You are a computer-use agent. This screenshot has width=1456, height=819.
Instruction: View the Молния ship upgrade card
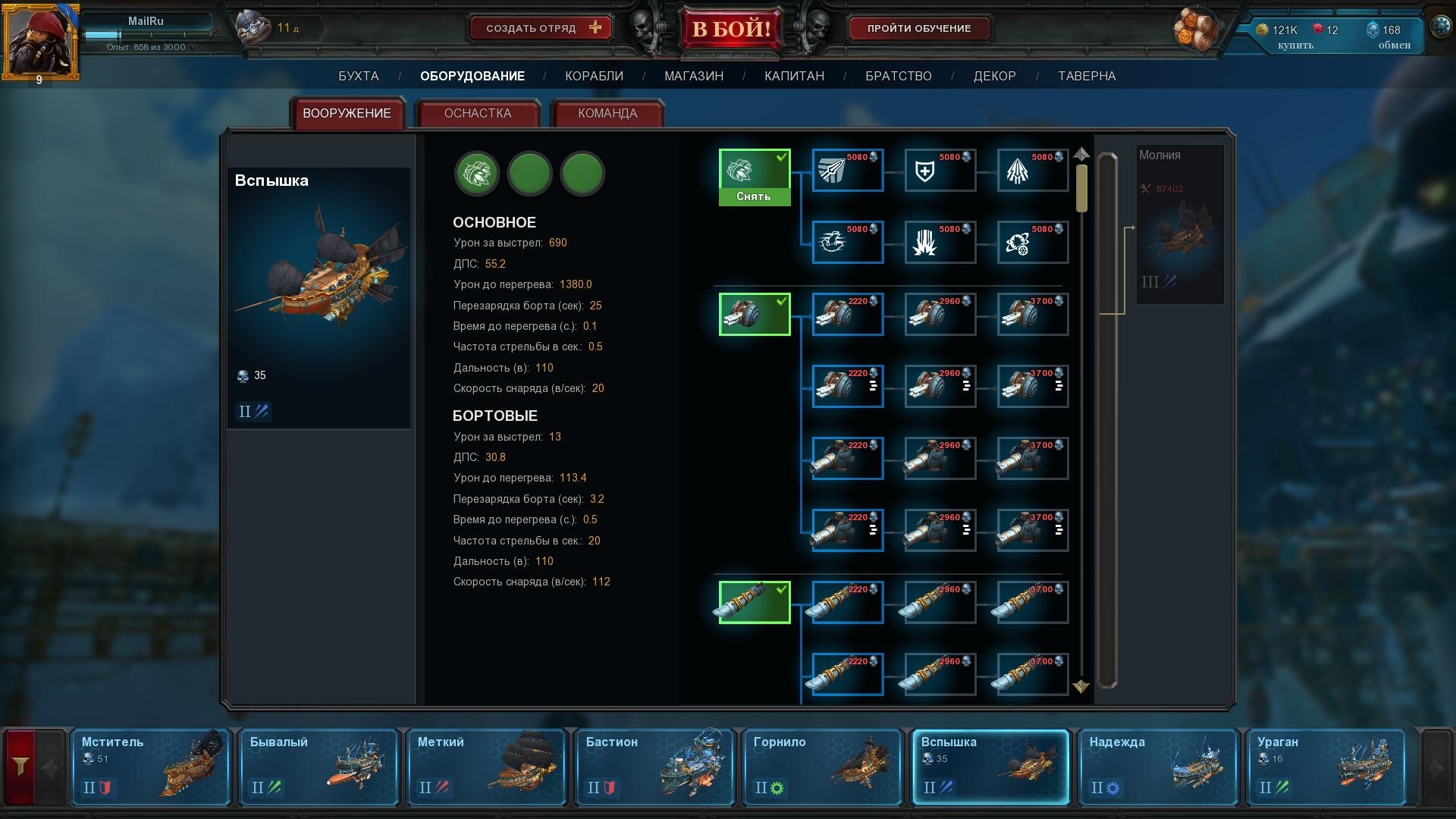coord(1179,224)
